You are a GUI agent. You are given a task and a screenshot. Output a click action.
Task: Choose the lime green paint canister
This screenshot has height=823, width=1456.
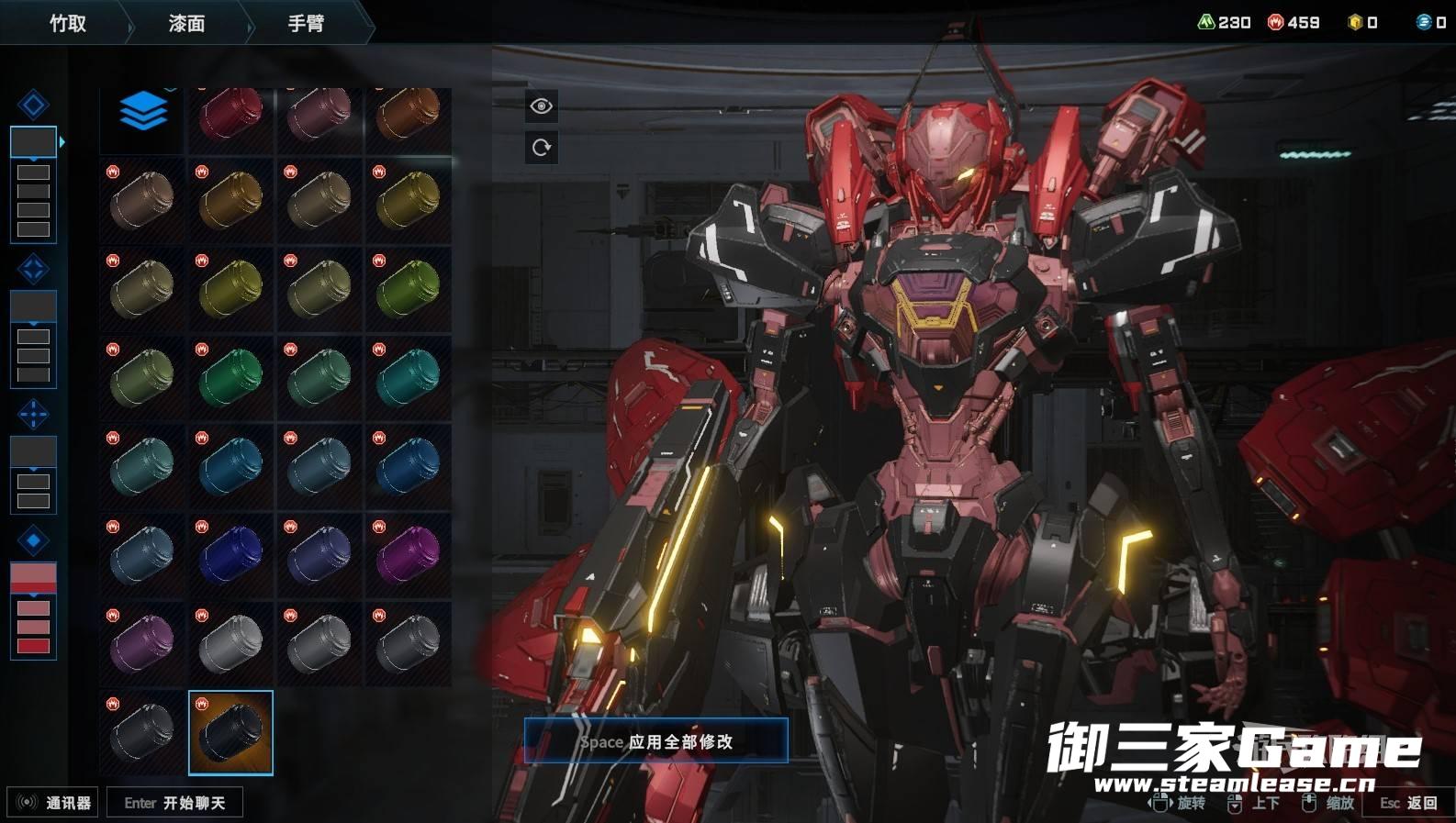click(408, 288)
